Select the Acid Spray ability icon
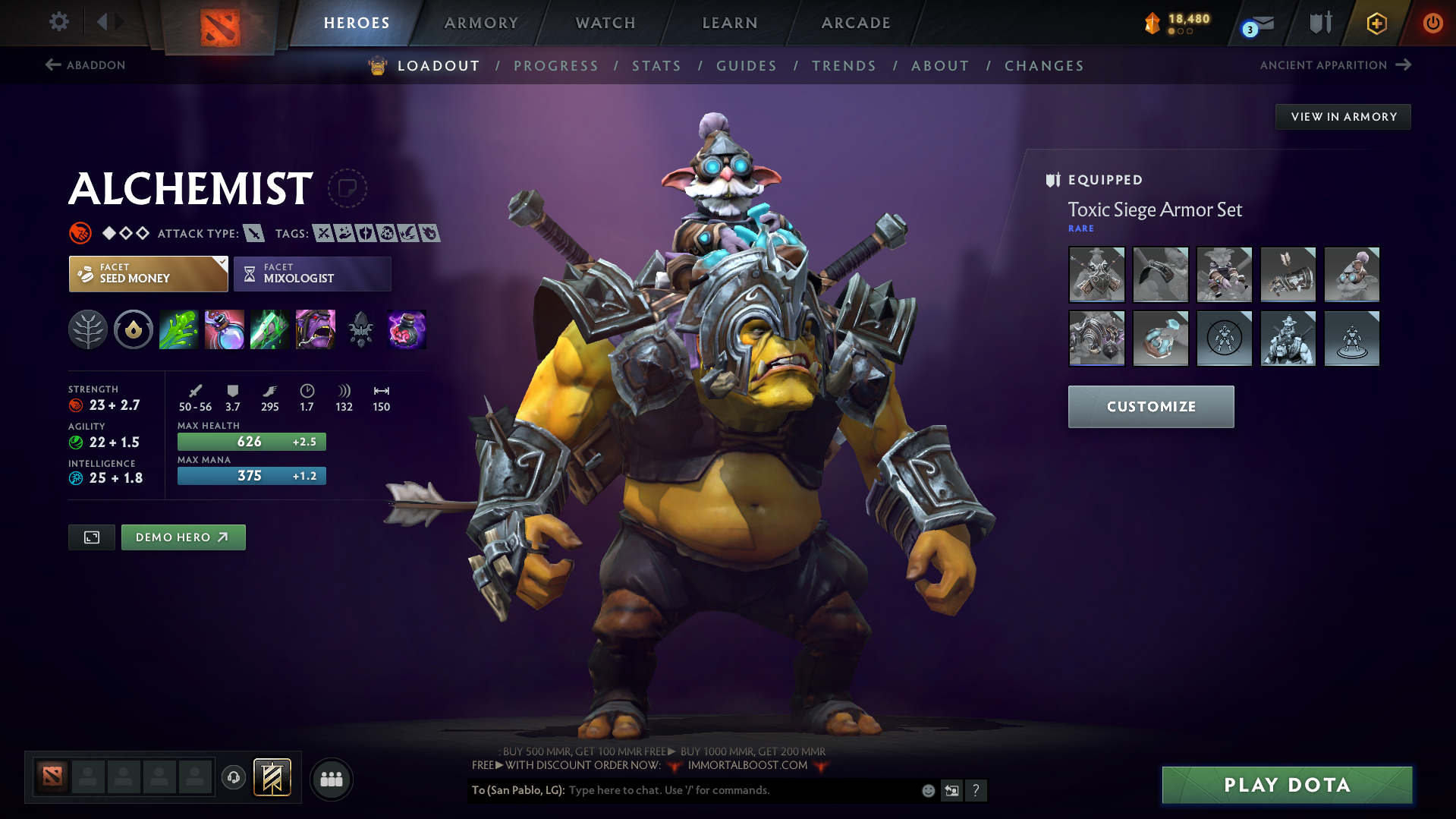The image size is (1456, 819). tap(178, 329)
